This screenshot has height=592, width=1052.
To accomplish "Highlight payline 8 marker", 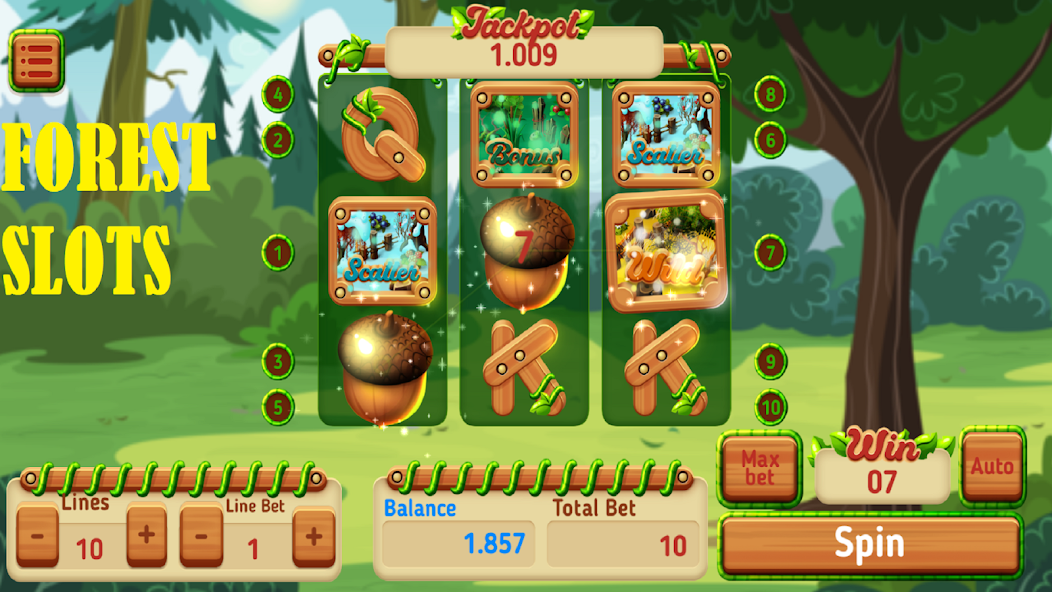I will (x=770, y=95).
